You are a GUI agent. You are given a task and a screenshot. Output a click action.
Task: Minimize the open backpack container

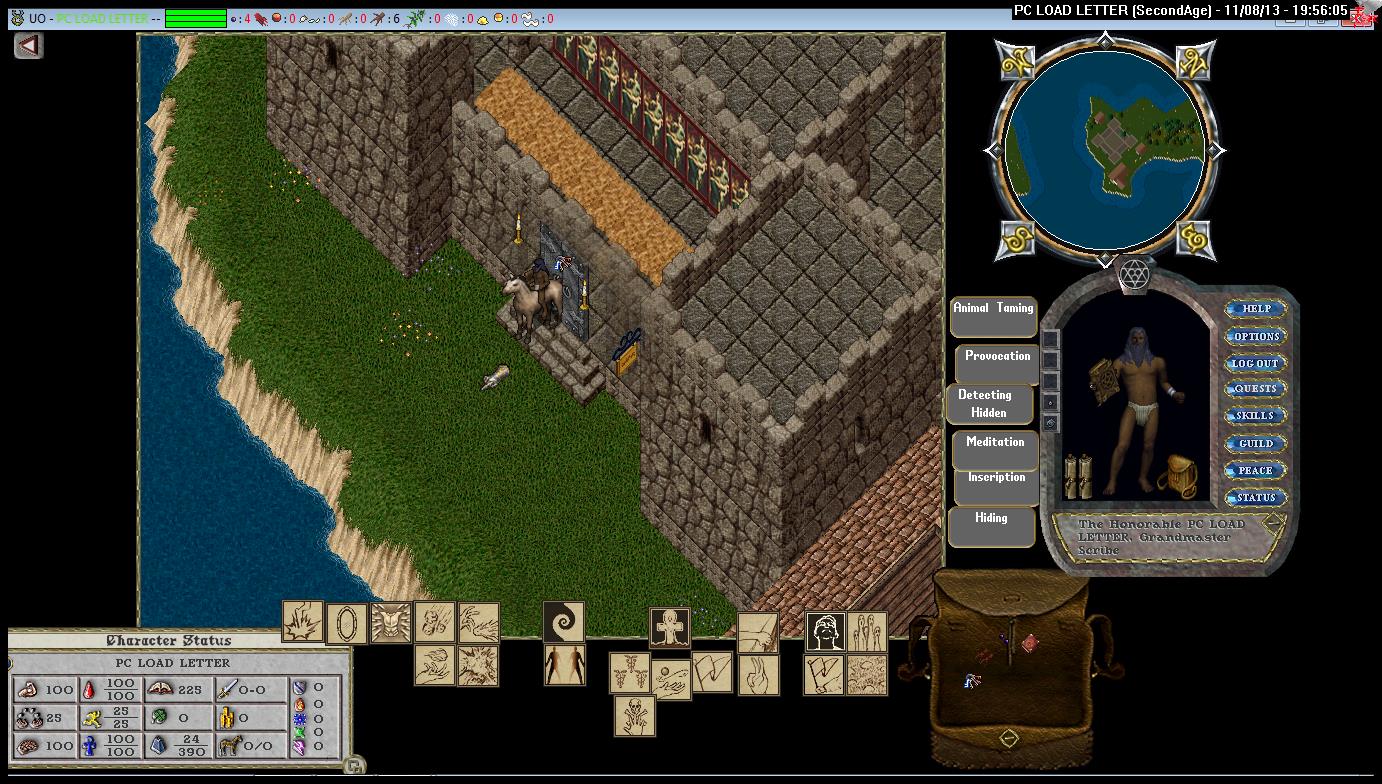point(1009,738)
